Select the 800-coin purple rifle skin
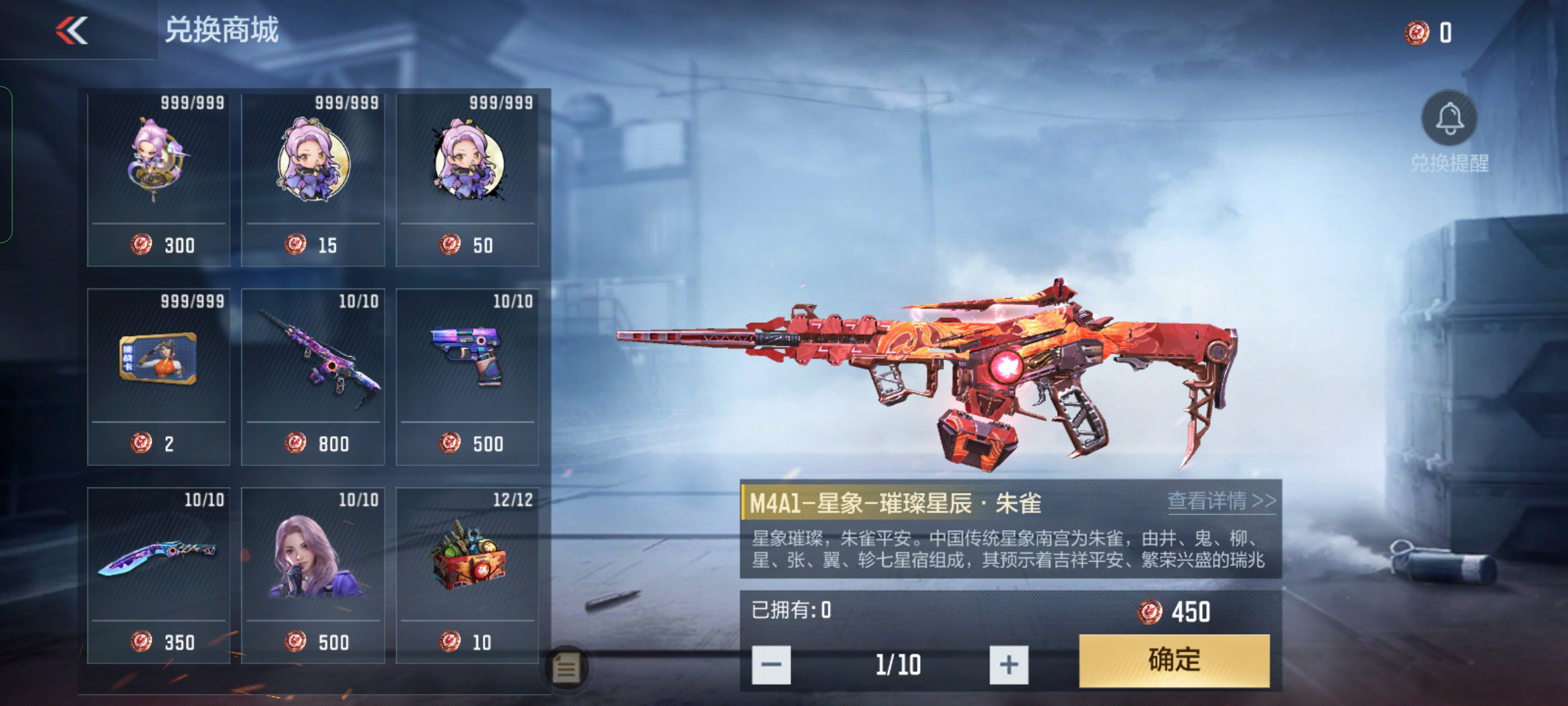The height and width of the screenshot is (706, 1568). pos(313,377)
